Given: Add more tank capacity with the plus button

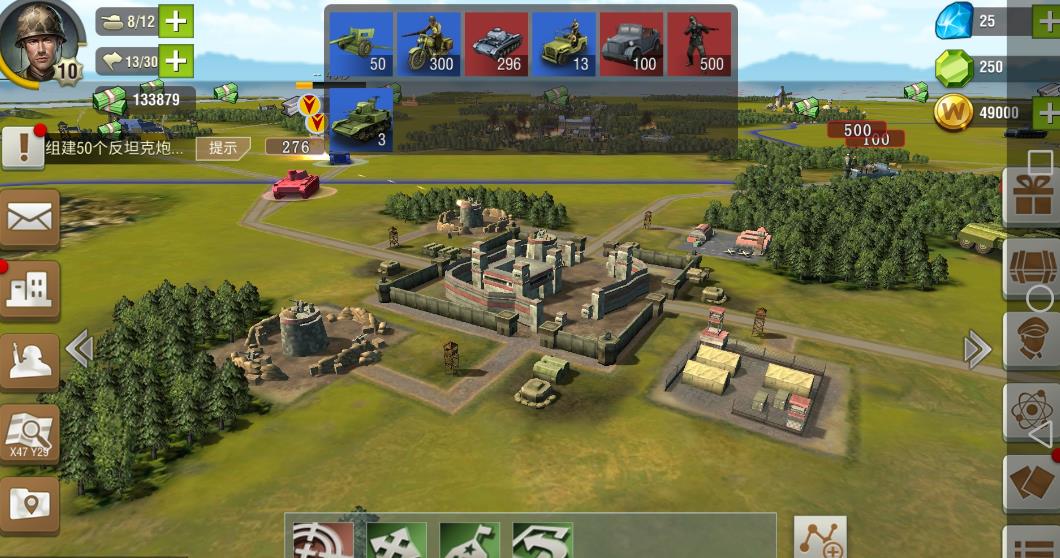Looking at the screenshot, I should coord(176,21).
